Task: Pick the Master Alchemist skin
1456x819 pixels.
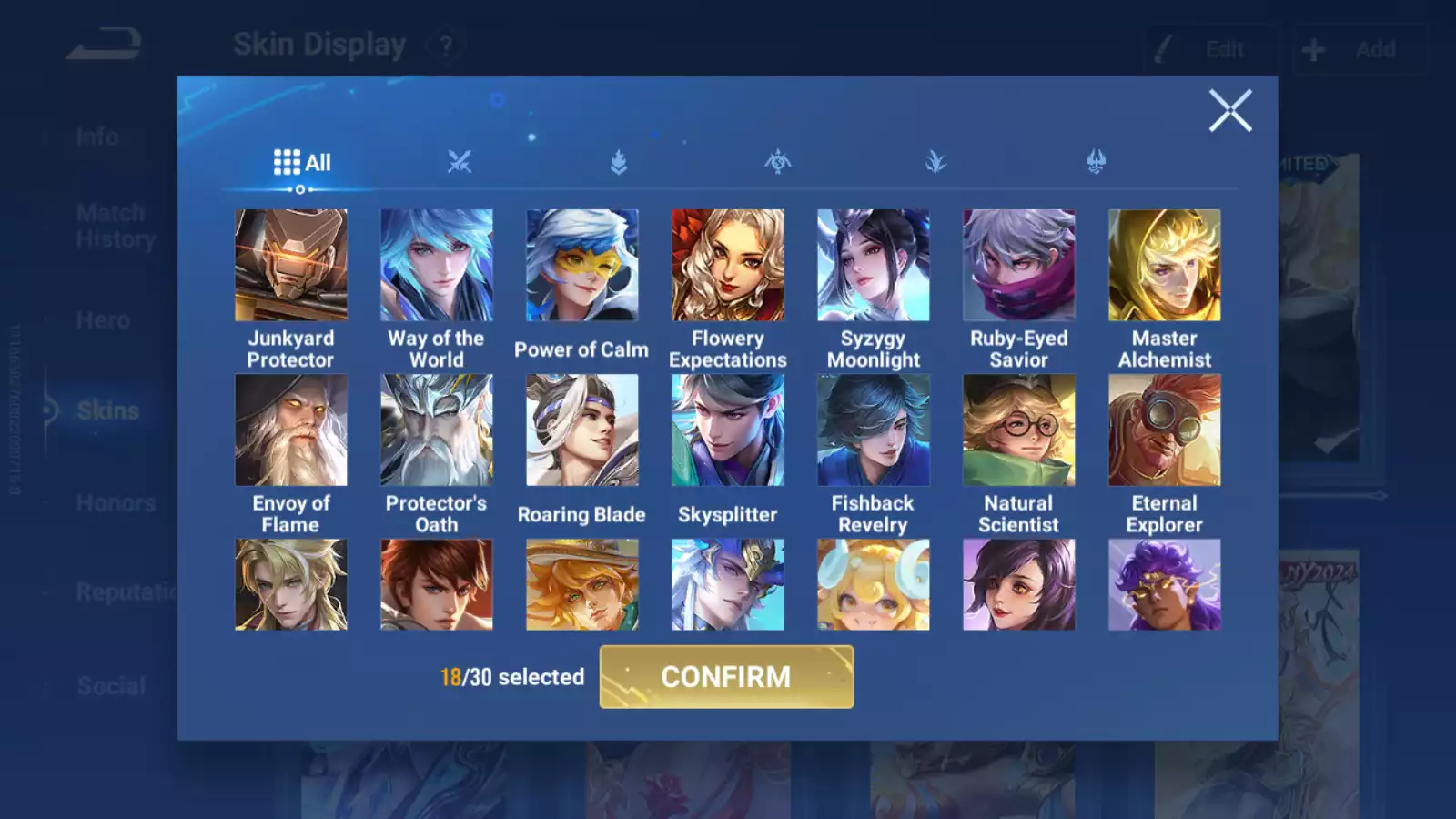Action: tap(1165, 266)
